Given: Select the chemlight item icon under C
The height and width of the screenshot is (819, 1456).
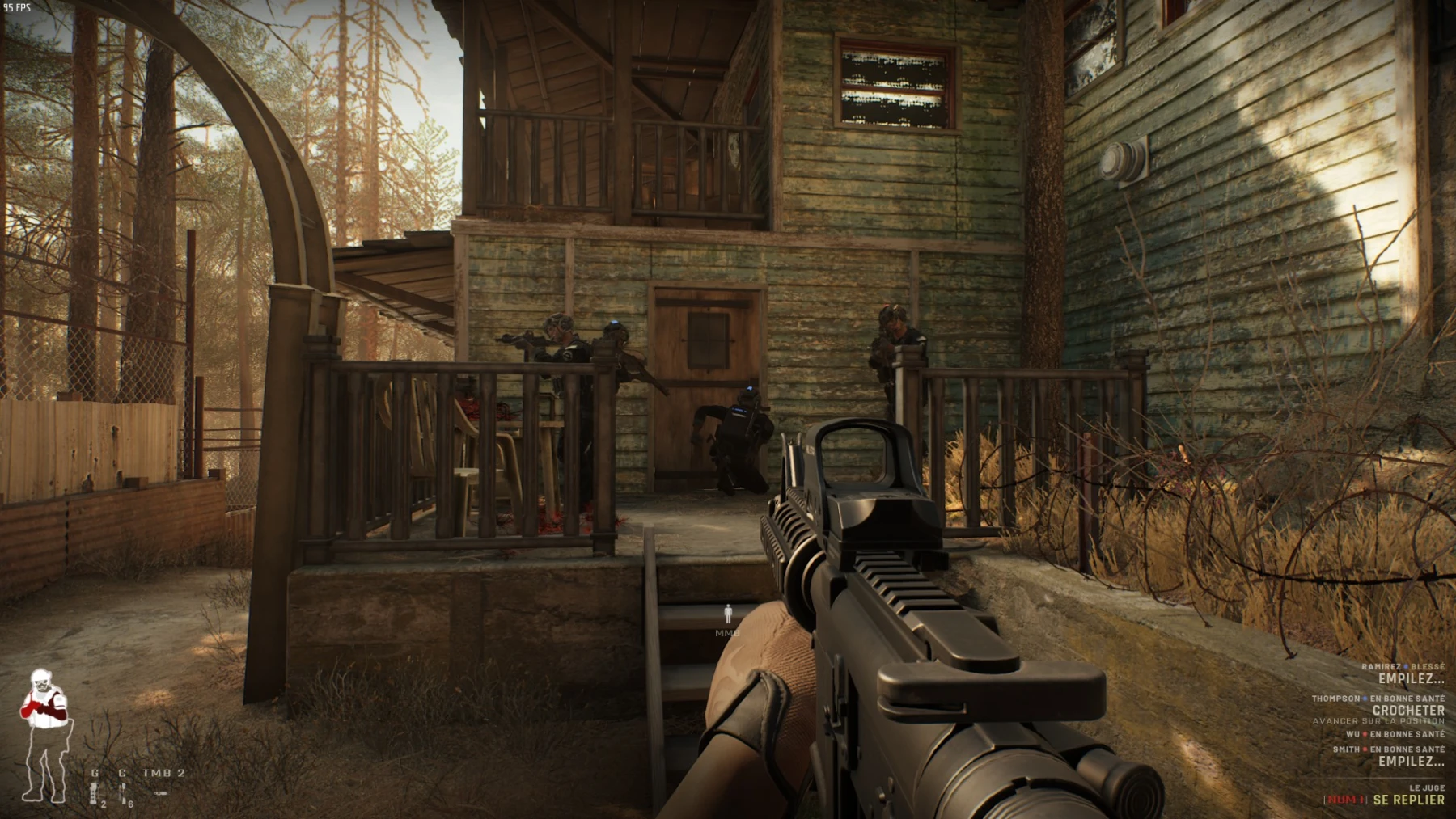Looking at the screenshot, I should click(123, 793).
